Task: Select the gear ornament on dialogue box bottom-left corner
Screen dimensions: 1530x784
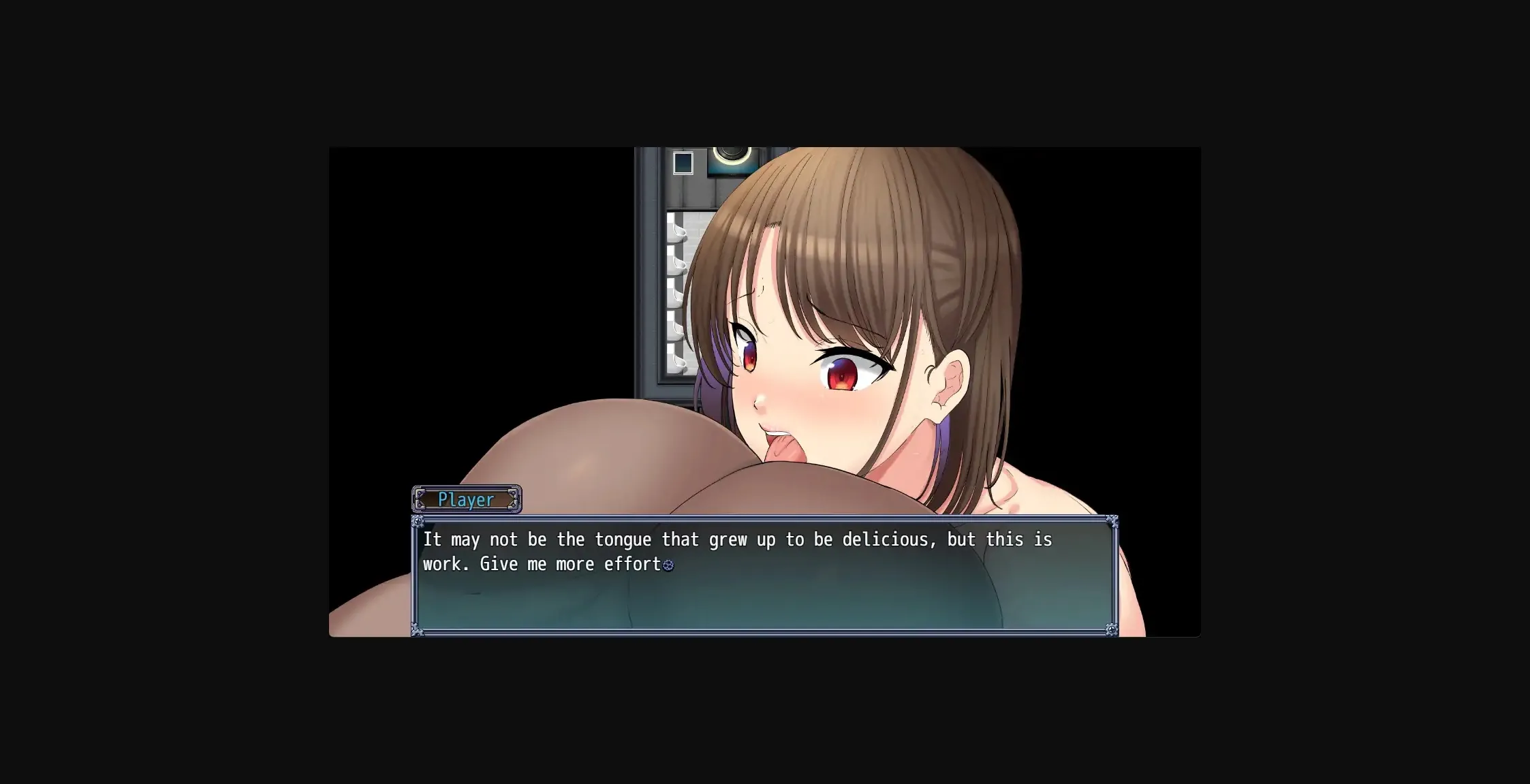Action: coord(417,631)
